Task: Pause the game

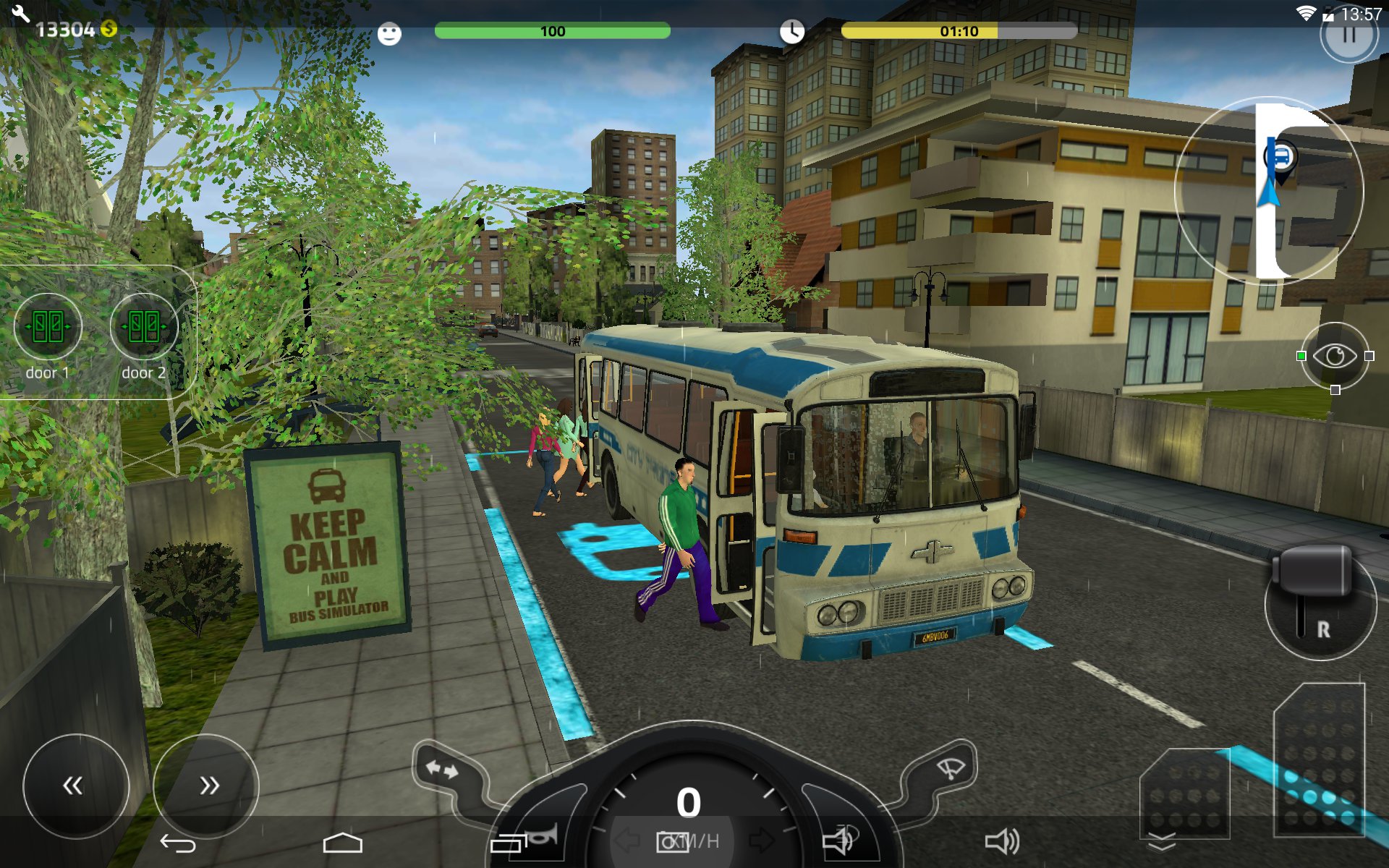Action: [1348, 35]
